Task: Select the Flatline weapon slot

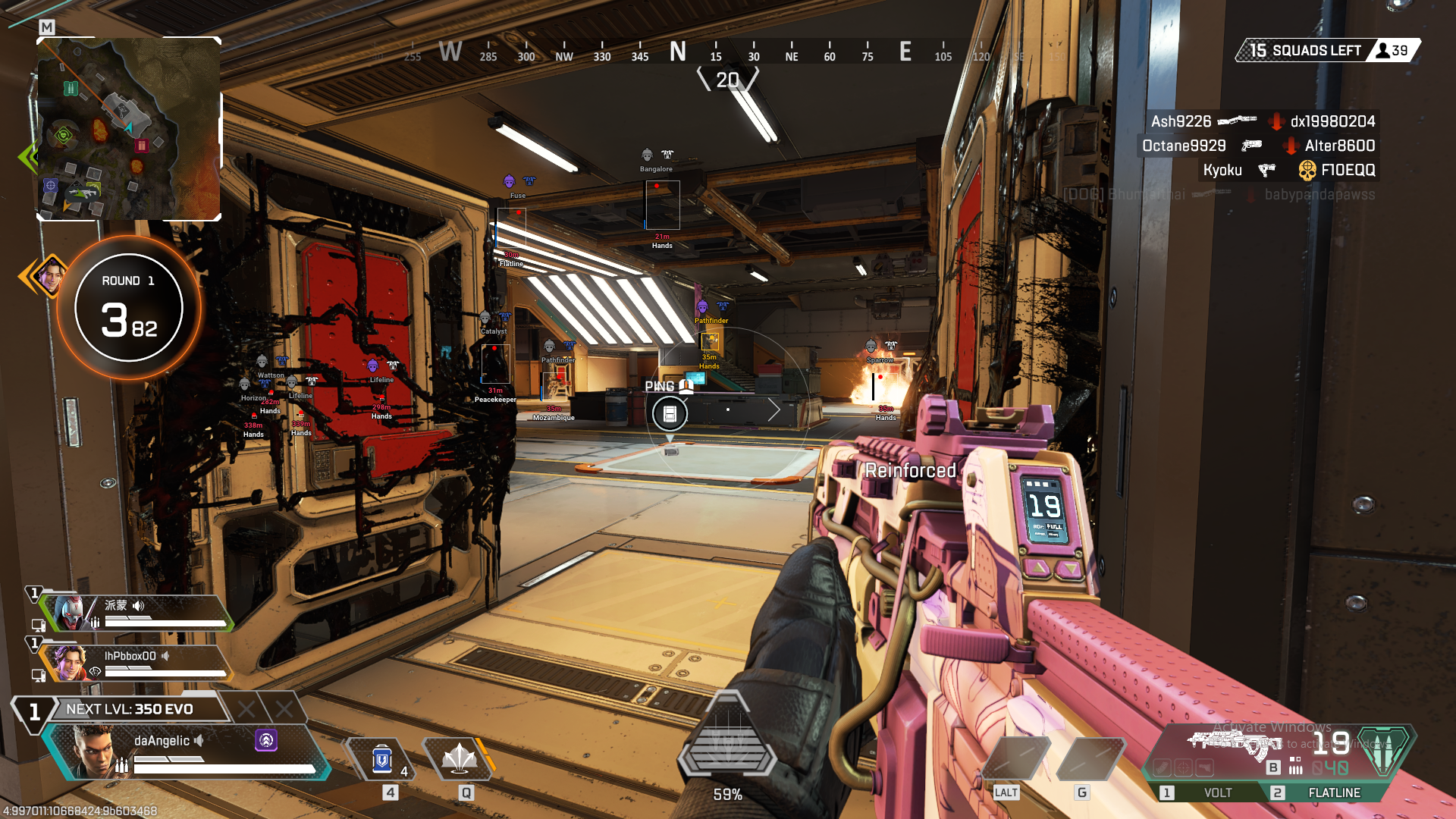Action: tap(1333, 792)
